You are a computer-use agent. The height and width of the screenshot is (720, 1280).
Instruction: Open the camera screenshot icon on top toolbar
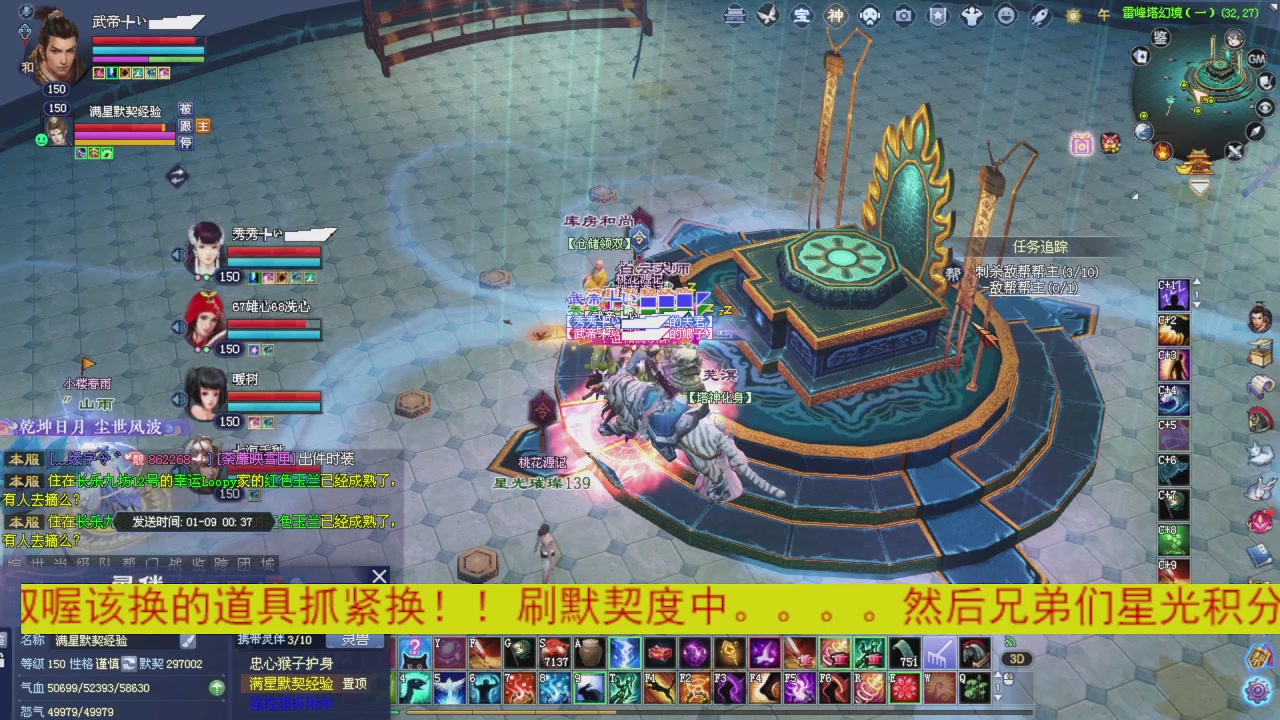pos(903,16)
